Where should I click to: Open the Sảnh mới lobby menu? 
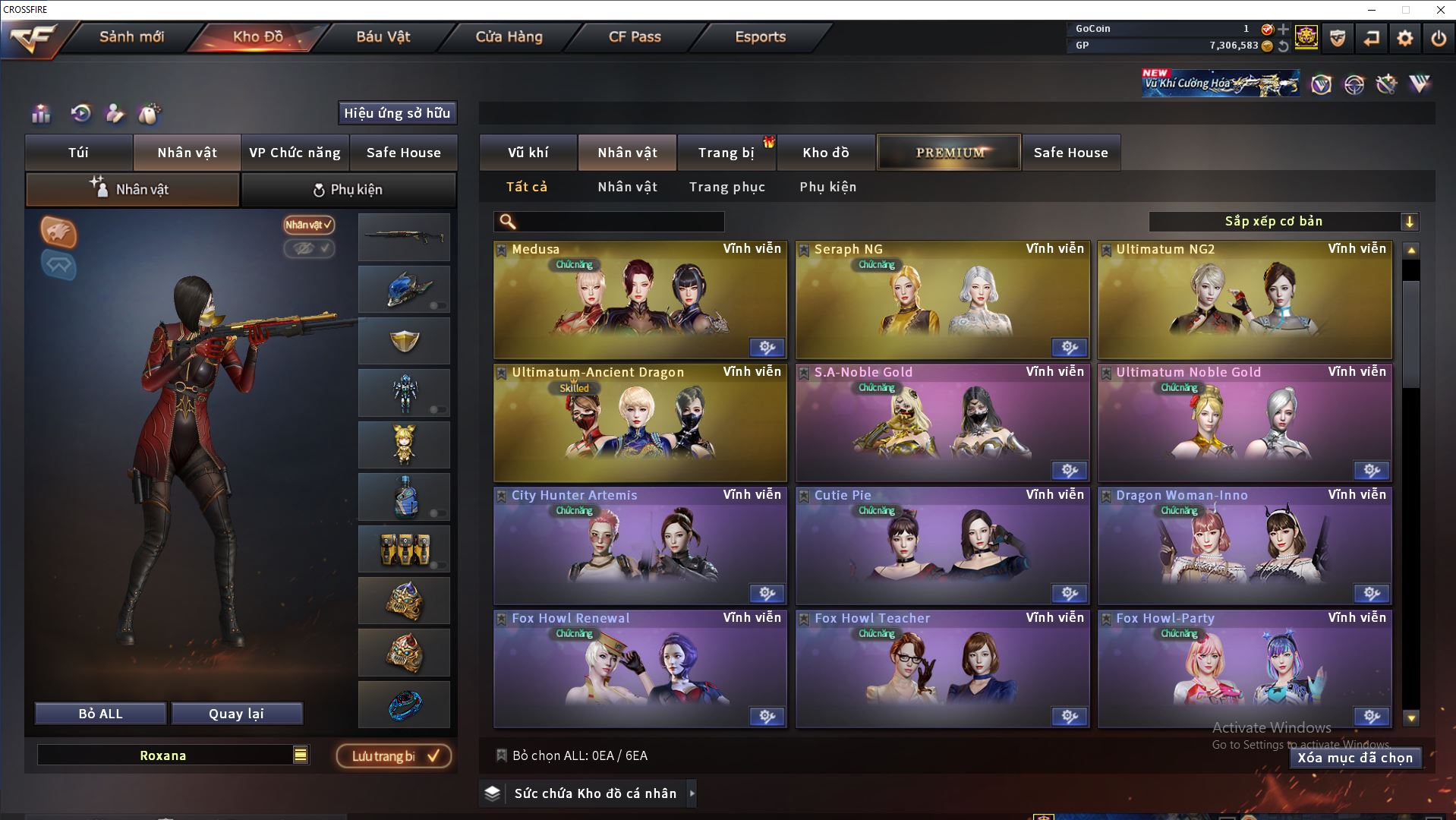(x=131, y=36)
